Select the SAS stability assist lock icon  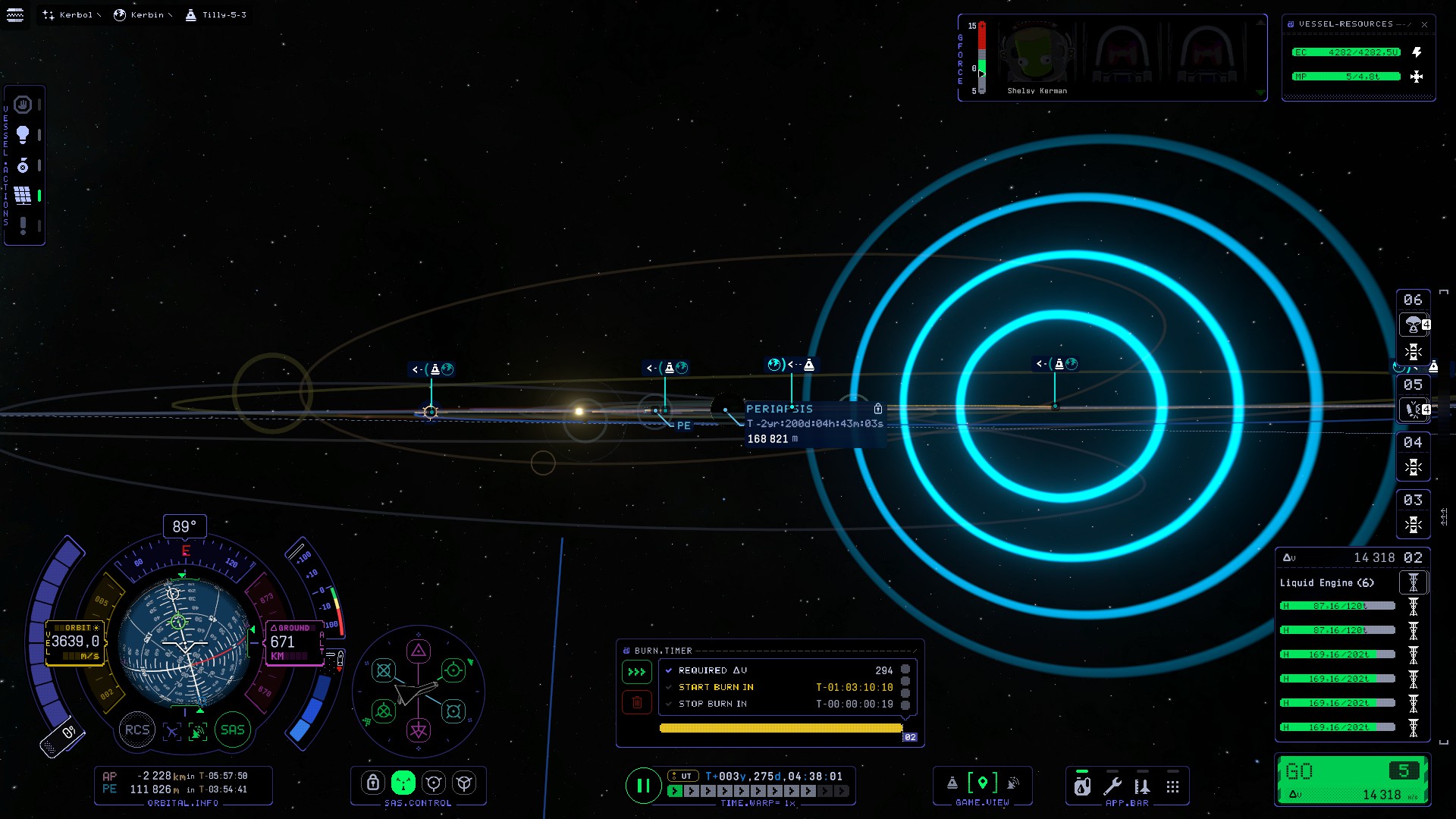pyautogui.click(x=372, y=783)
